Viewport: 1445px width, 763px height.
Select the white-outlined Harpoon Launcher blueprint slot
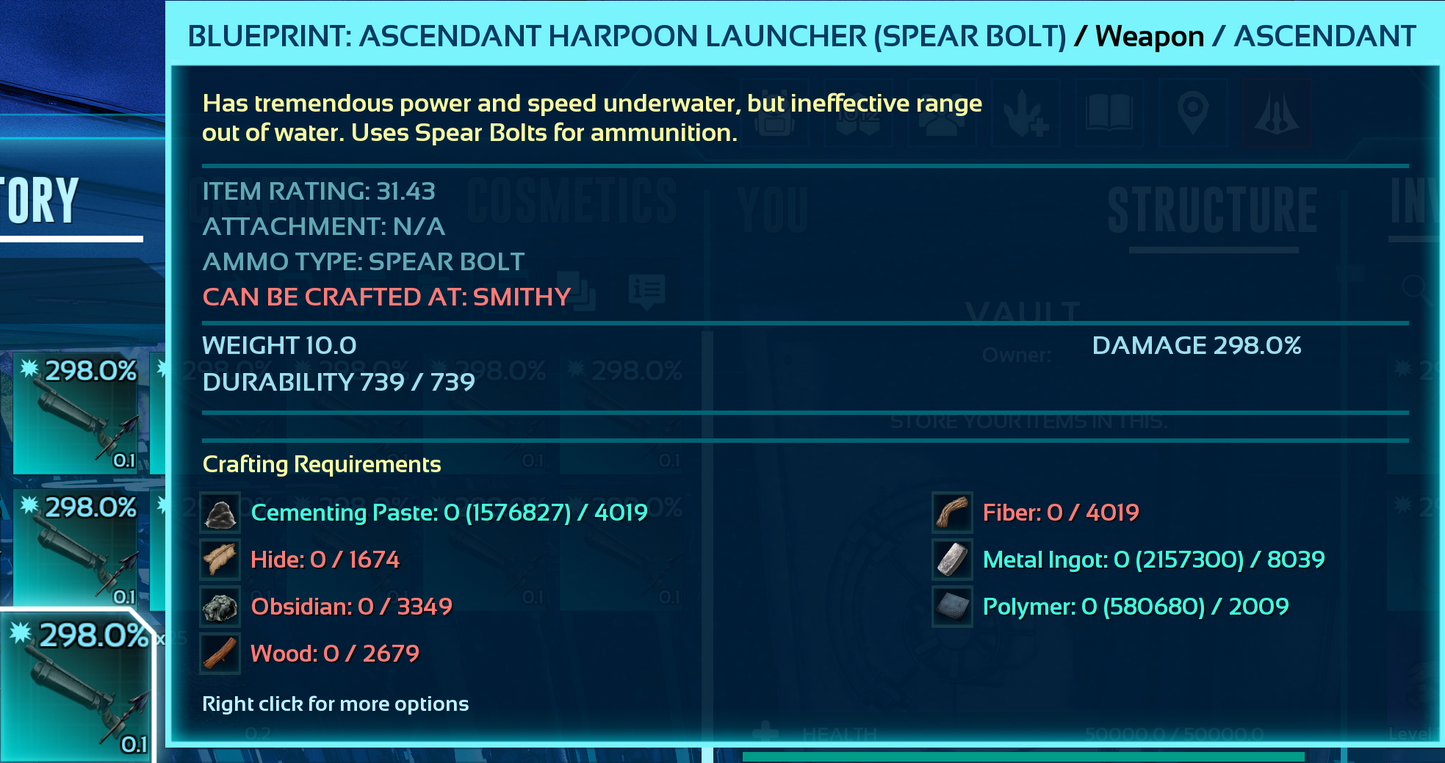(76, 687)
